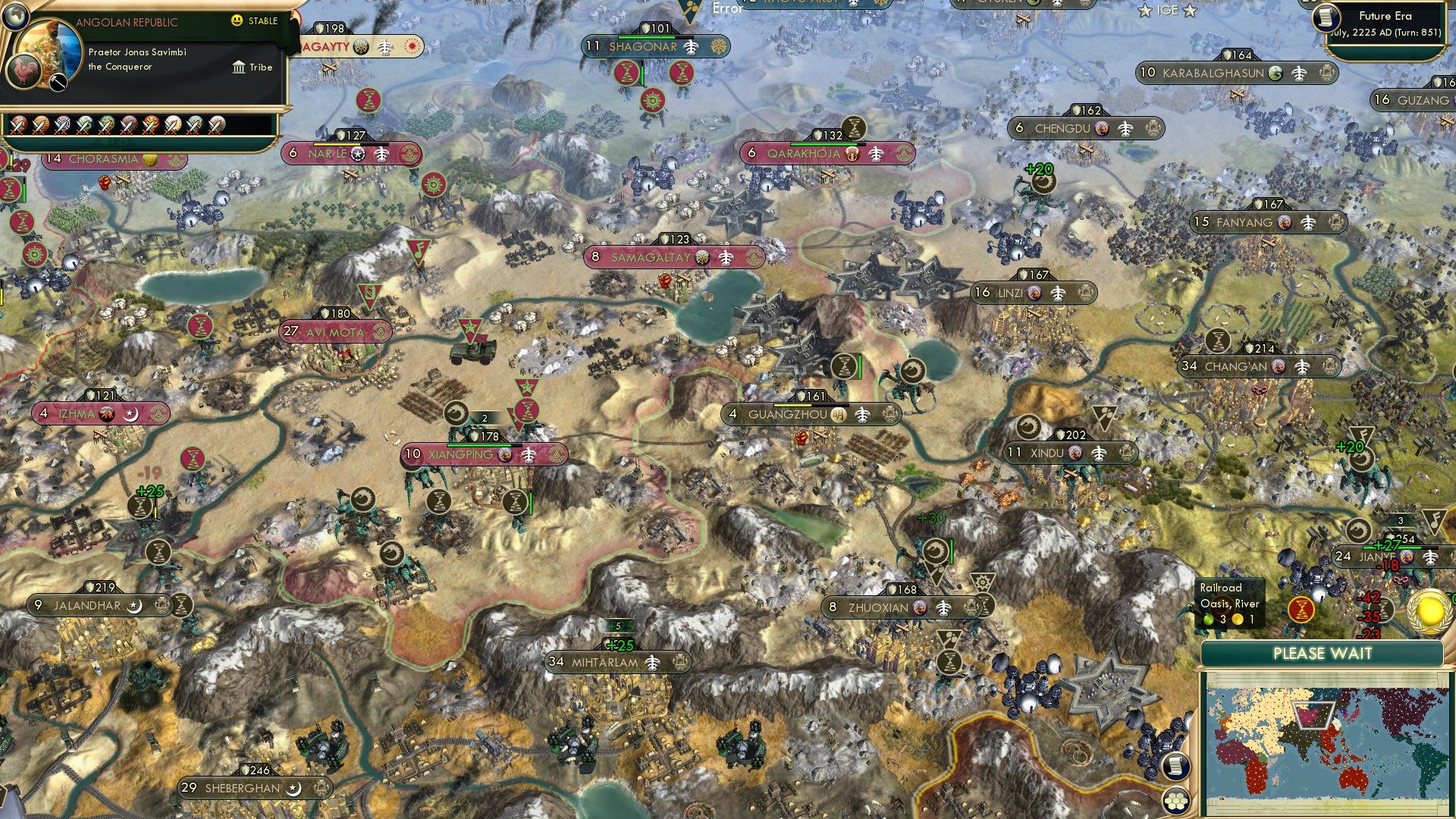The image size is (1456, 819).
Task: Open the Xiangping city screen
Action: point(459,453)
